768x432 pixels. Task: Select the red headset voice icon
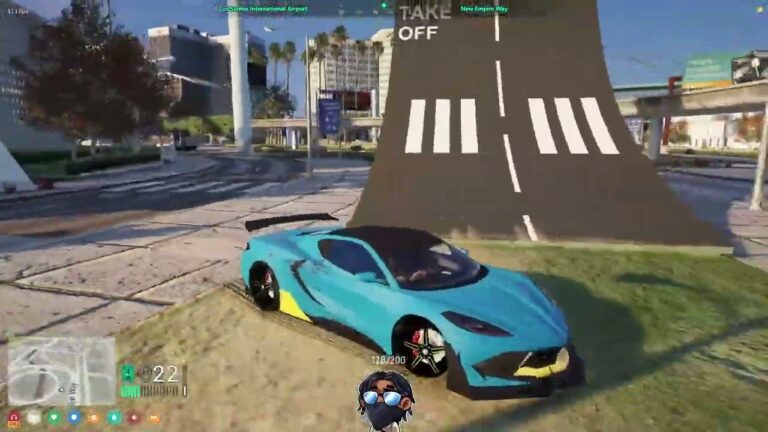[14, 417]
